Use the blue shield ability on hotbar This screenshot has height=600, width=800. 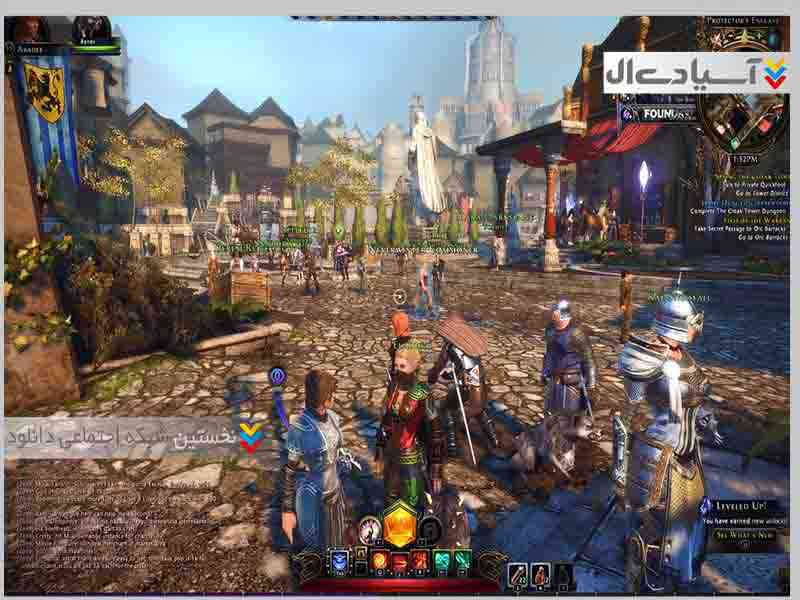click(x=339, y=560)
